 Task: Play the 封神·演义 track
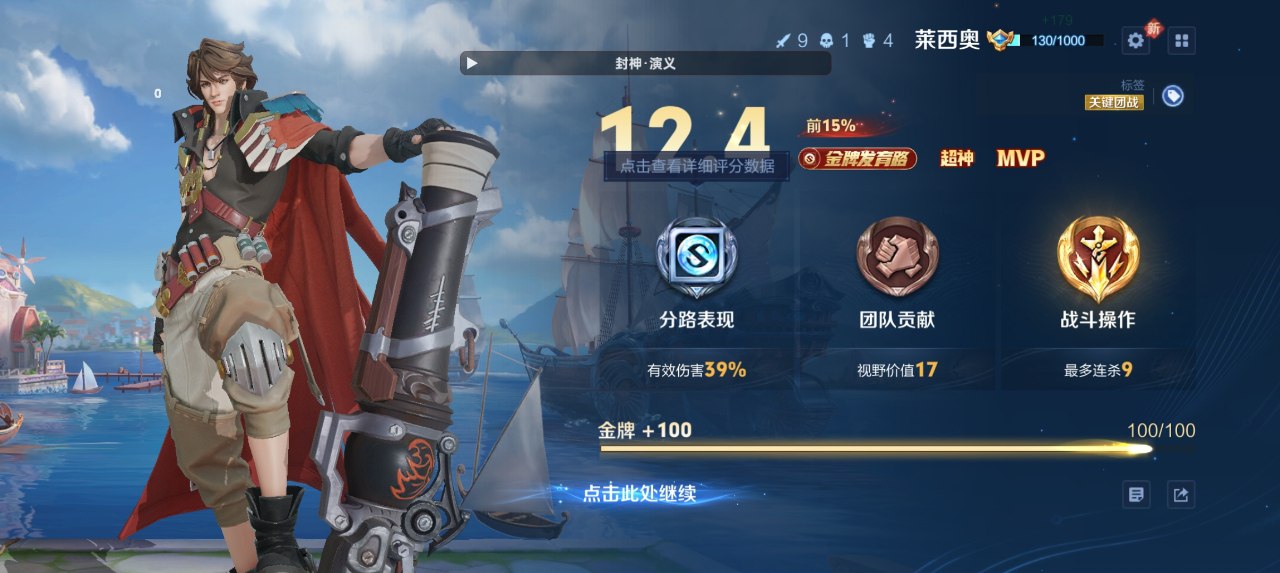(x=472, y=63)
